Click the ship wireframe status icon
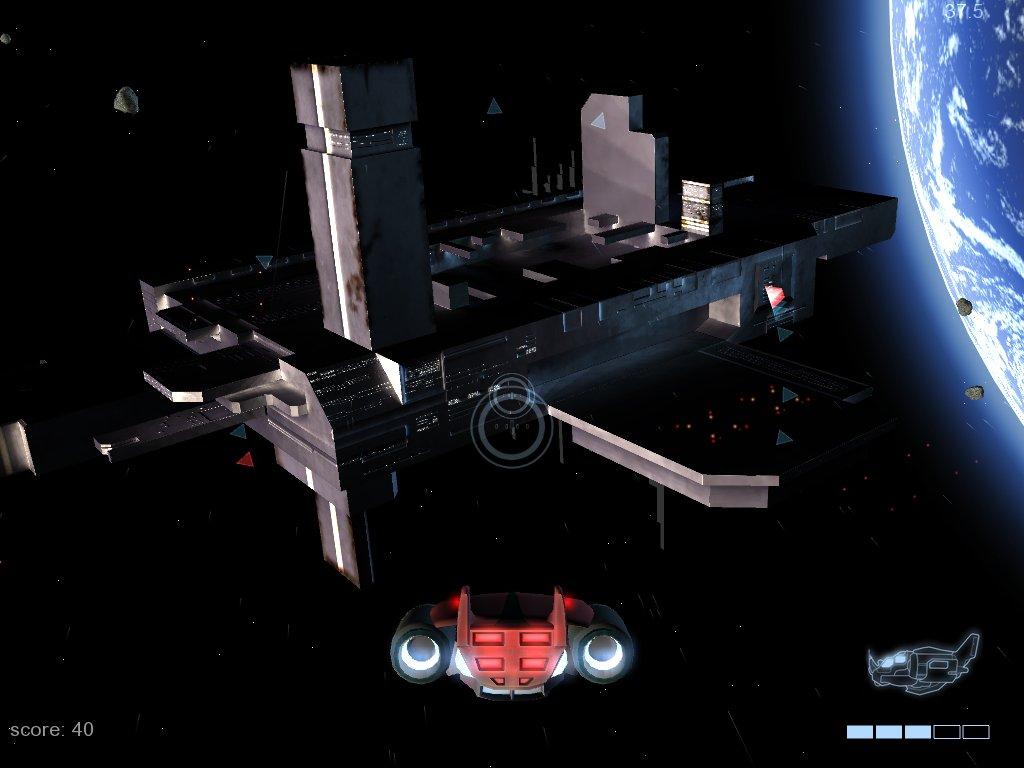 click(x=922, y=664)
